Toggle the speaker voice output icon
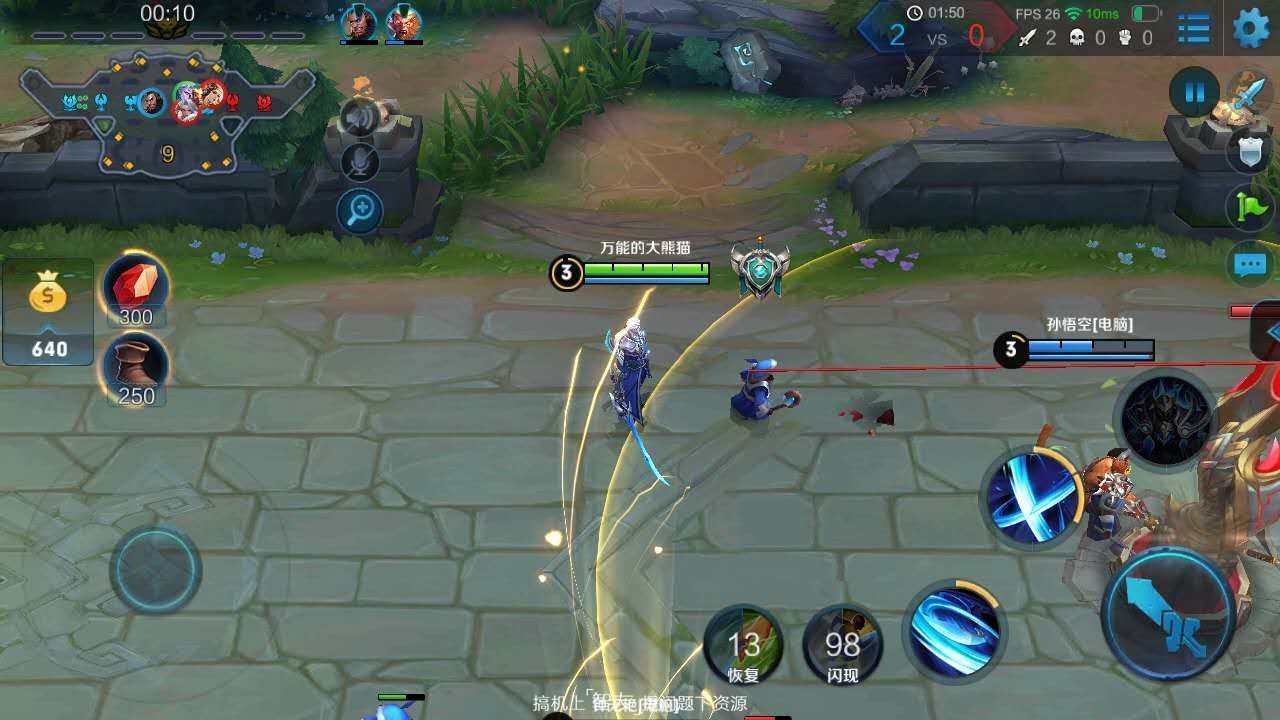Screen dimensions: 1280x720 (x=360, y=118)
